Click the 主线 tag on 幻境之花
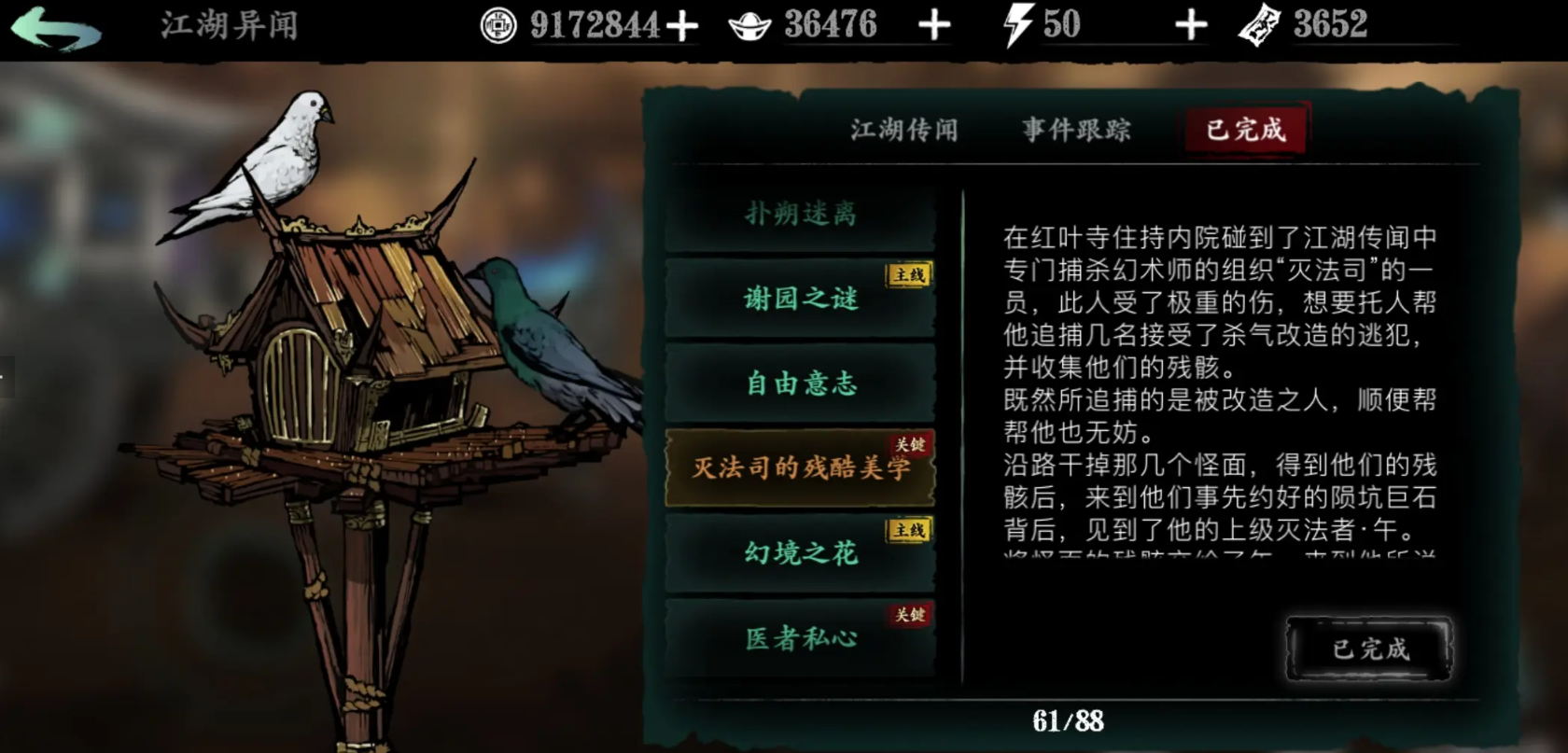1568x753 pixels. [x=906, y=528]
